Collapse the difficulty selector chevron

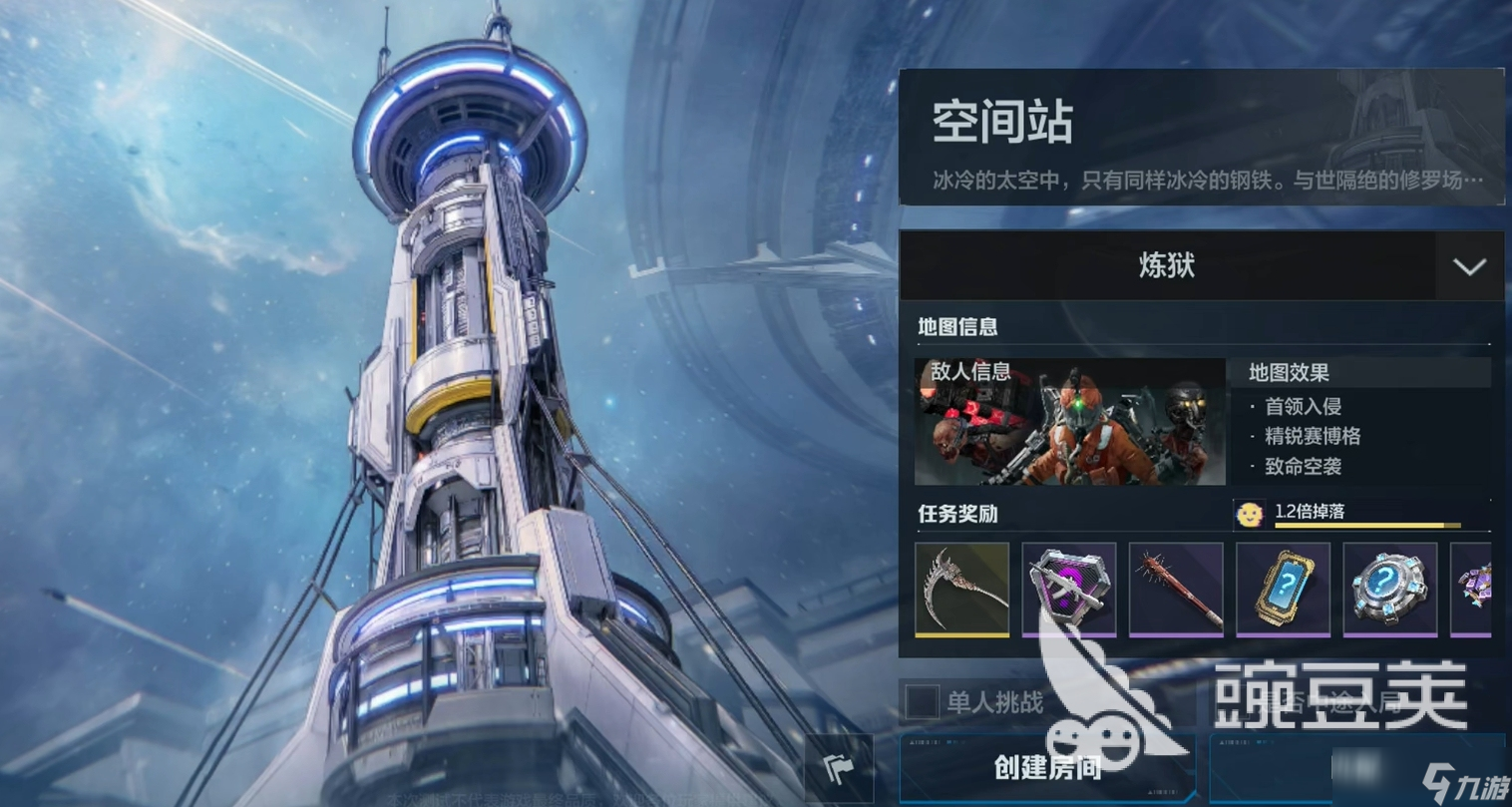[1466, 266]
